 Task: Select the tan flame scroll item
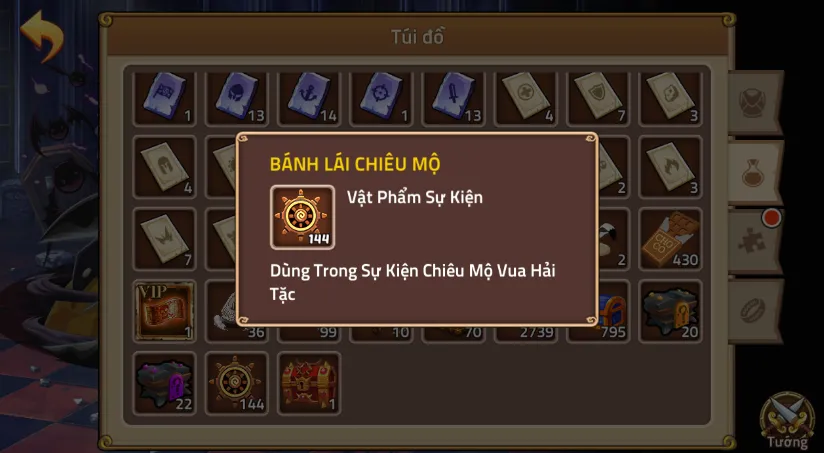click(x=670, y=166)
